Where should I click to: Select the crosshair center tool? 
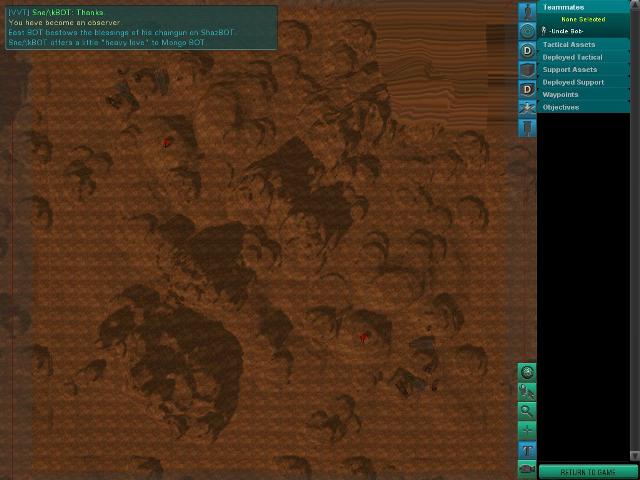pos(527,430)
